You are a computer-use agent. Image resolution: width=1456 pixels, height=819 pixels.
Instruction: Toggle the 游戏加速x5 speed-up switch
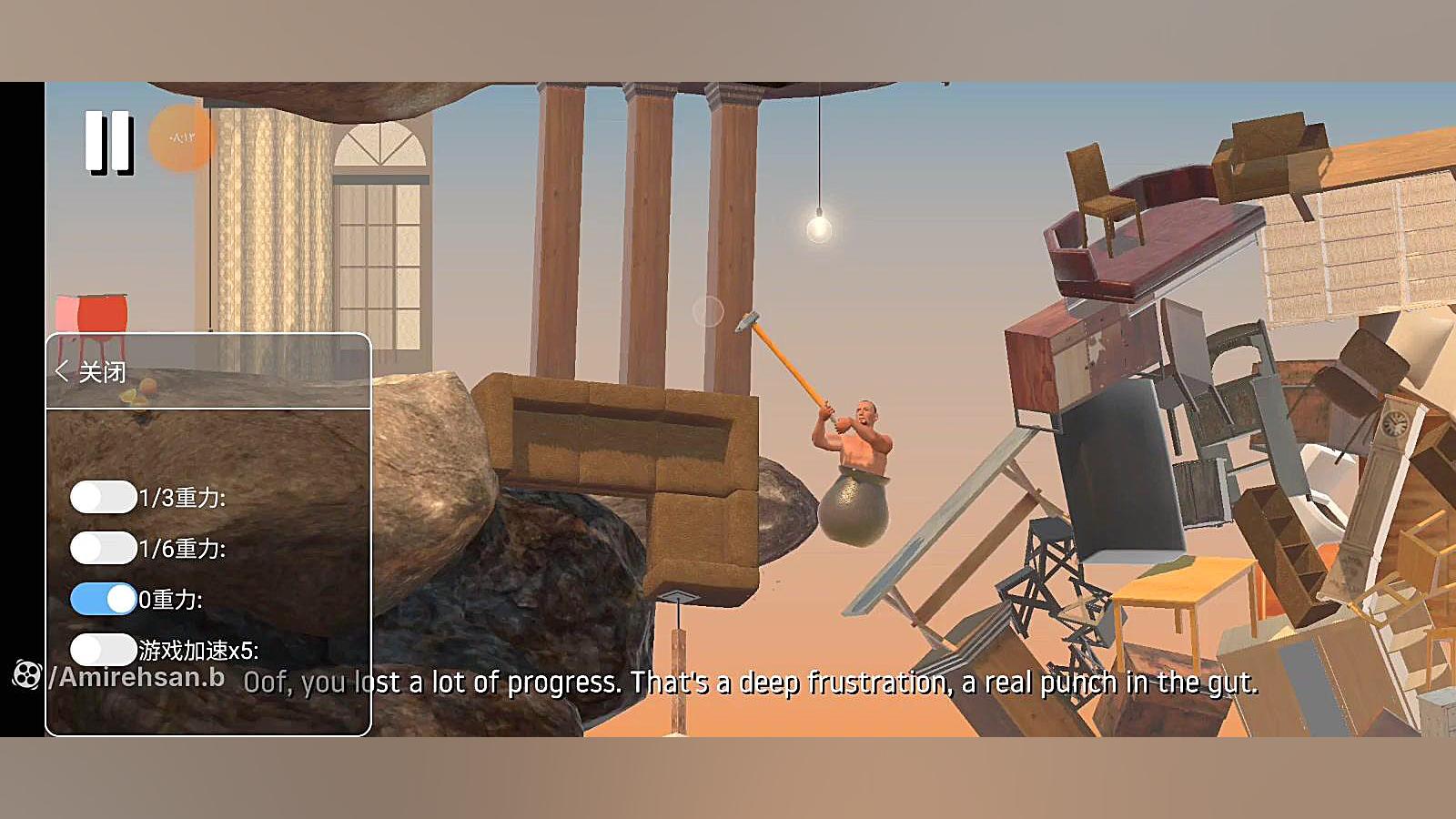(103, 650)
